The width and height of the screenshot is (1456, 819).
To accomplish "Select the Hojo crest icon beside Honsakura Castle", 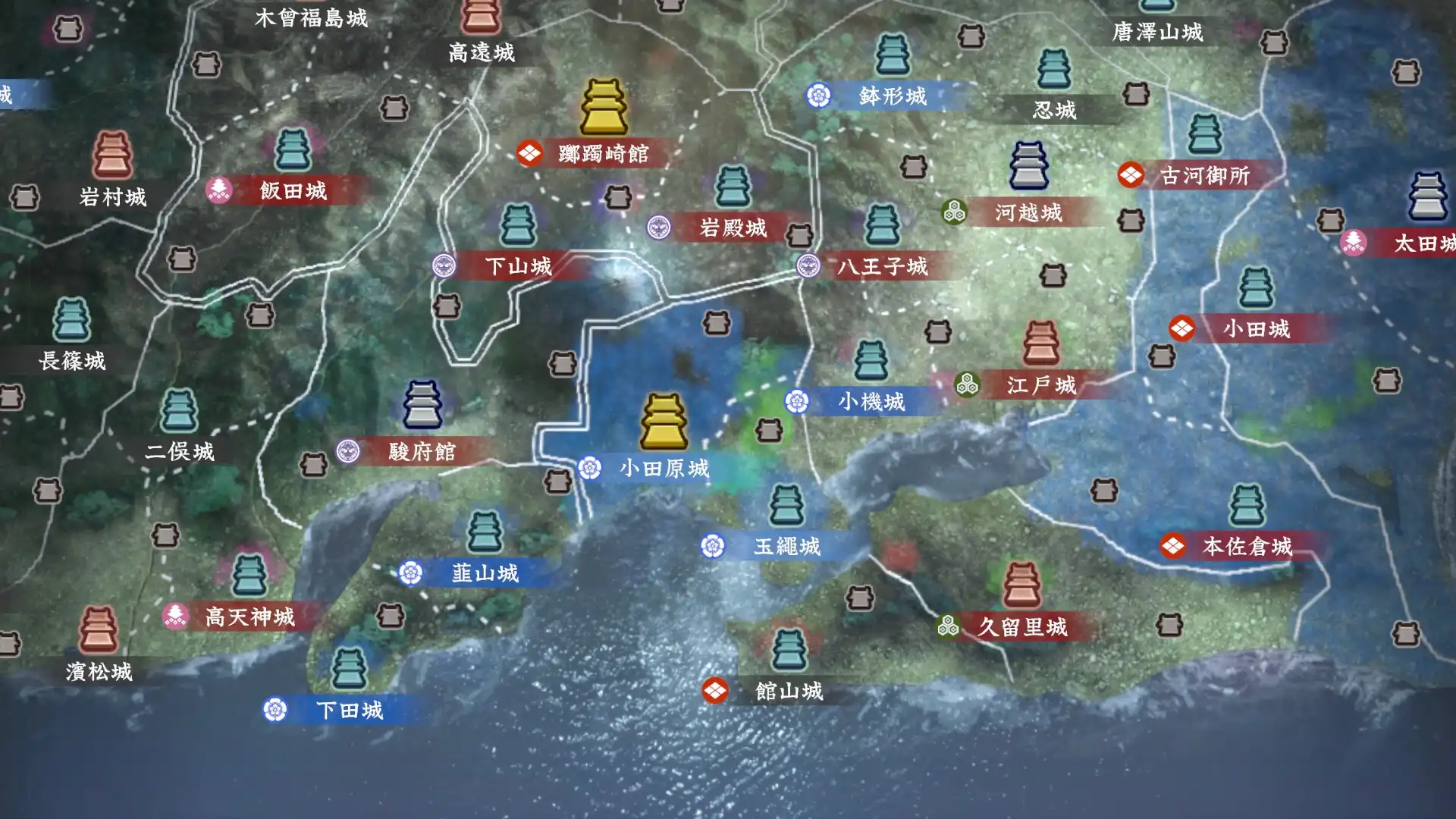I will pyautogui.click(x=1173, y=544).
